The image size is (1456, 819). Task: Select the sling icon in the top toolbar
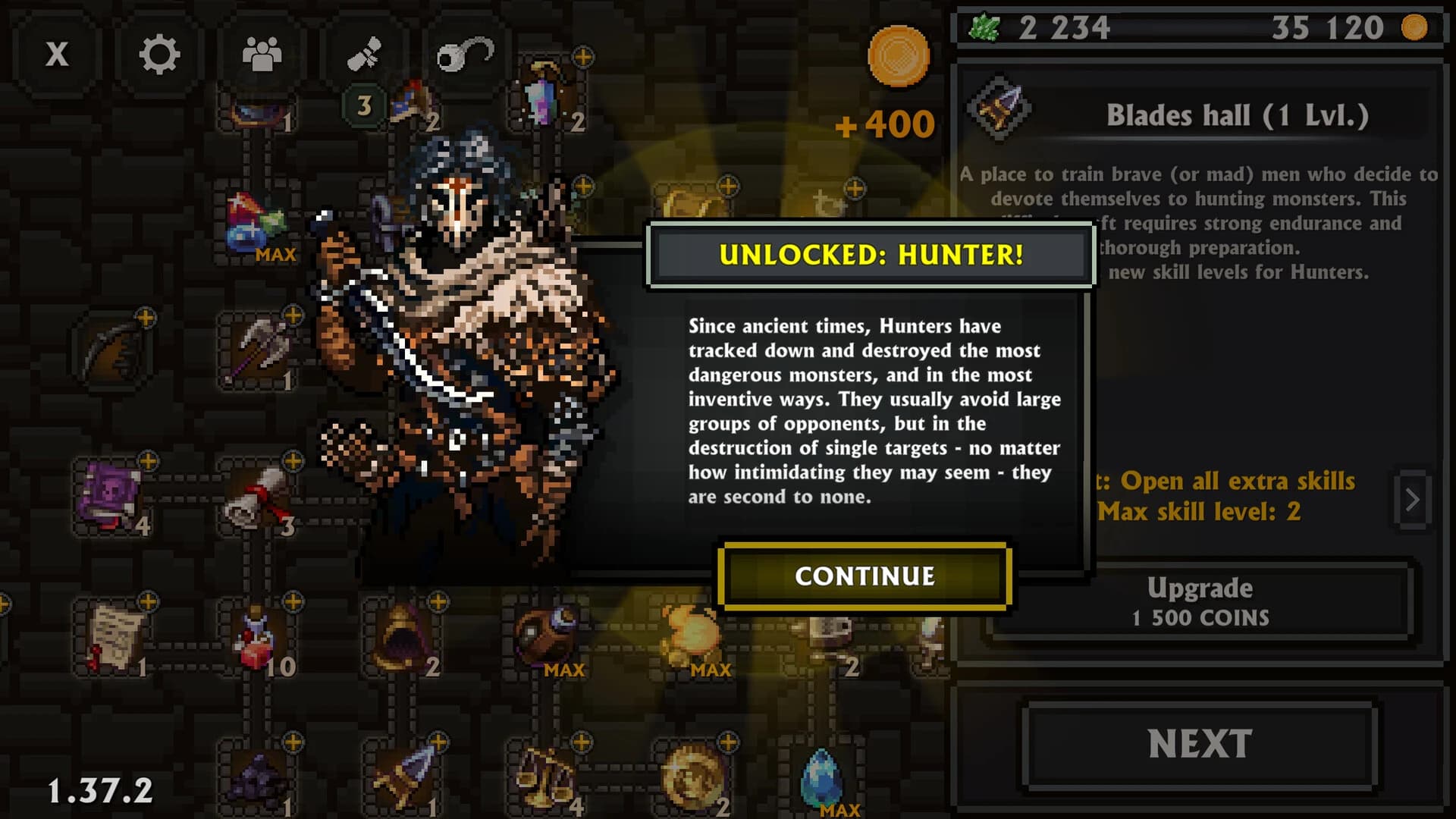464,53
